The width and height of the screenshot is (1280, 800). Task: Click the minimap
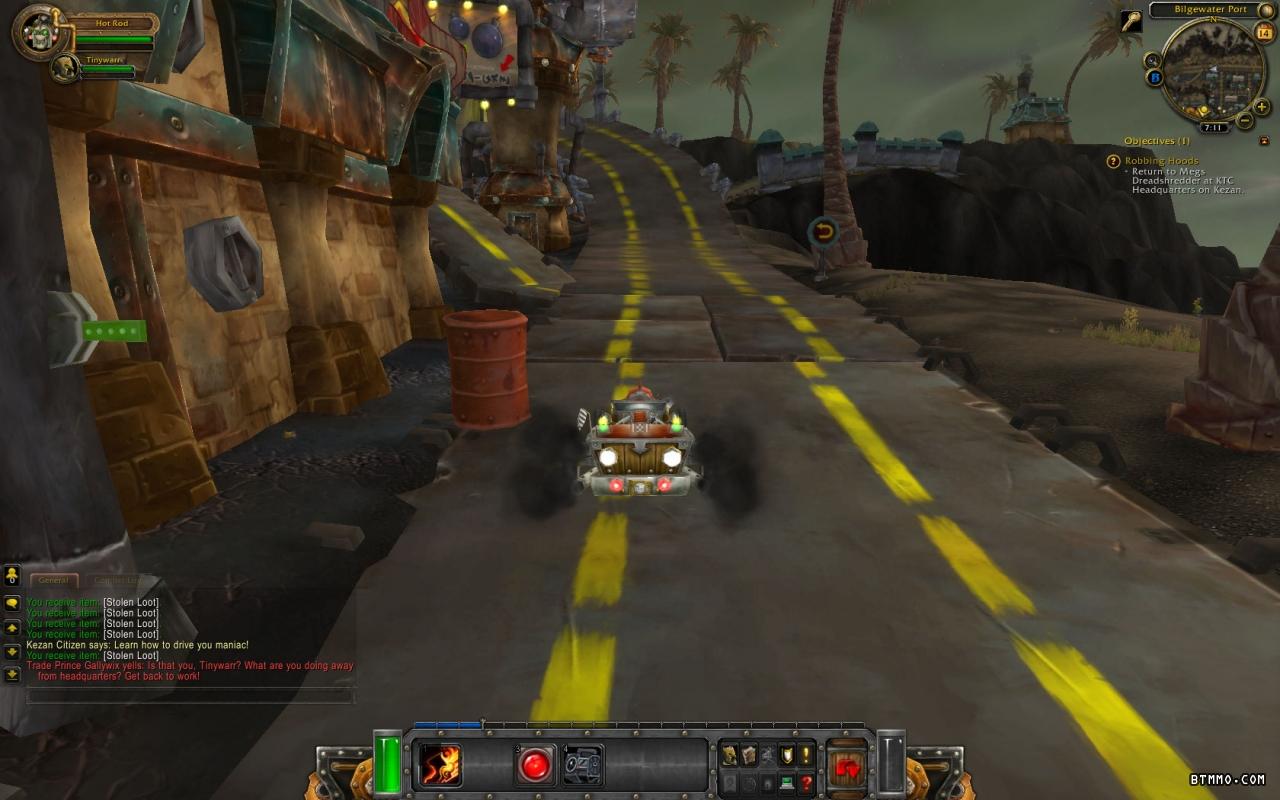coord(1212,70)
